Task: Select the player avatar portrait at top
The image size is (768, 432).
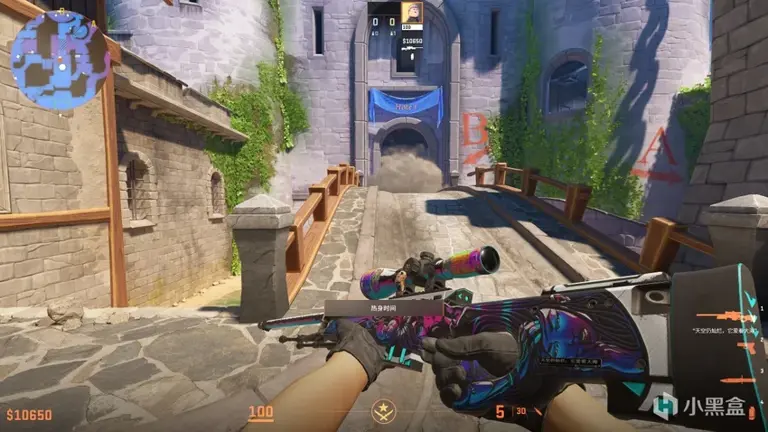Action: tap(411, 14)
